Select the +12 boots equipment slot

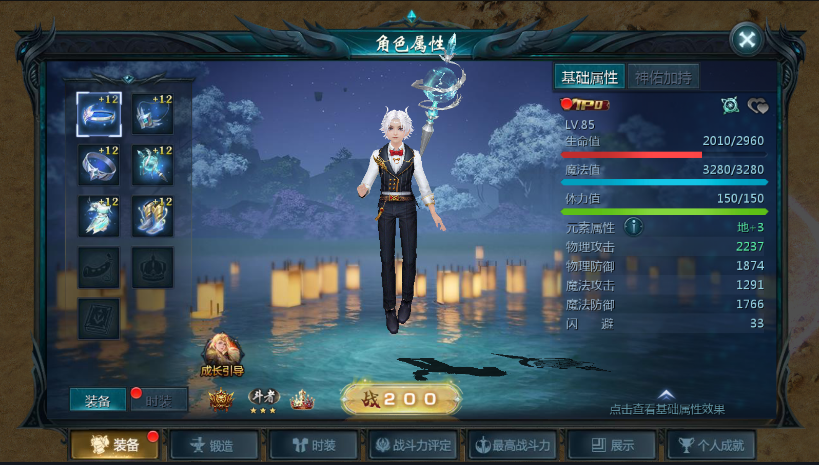153,216
